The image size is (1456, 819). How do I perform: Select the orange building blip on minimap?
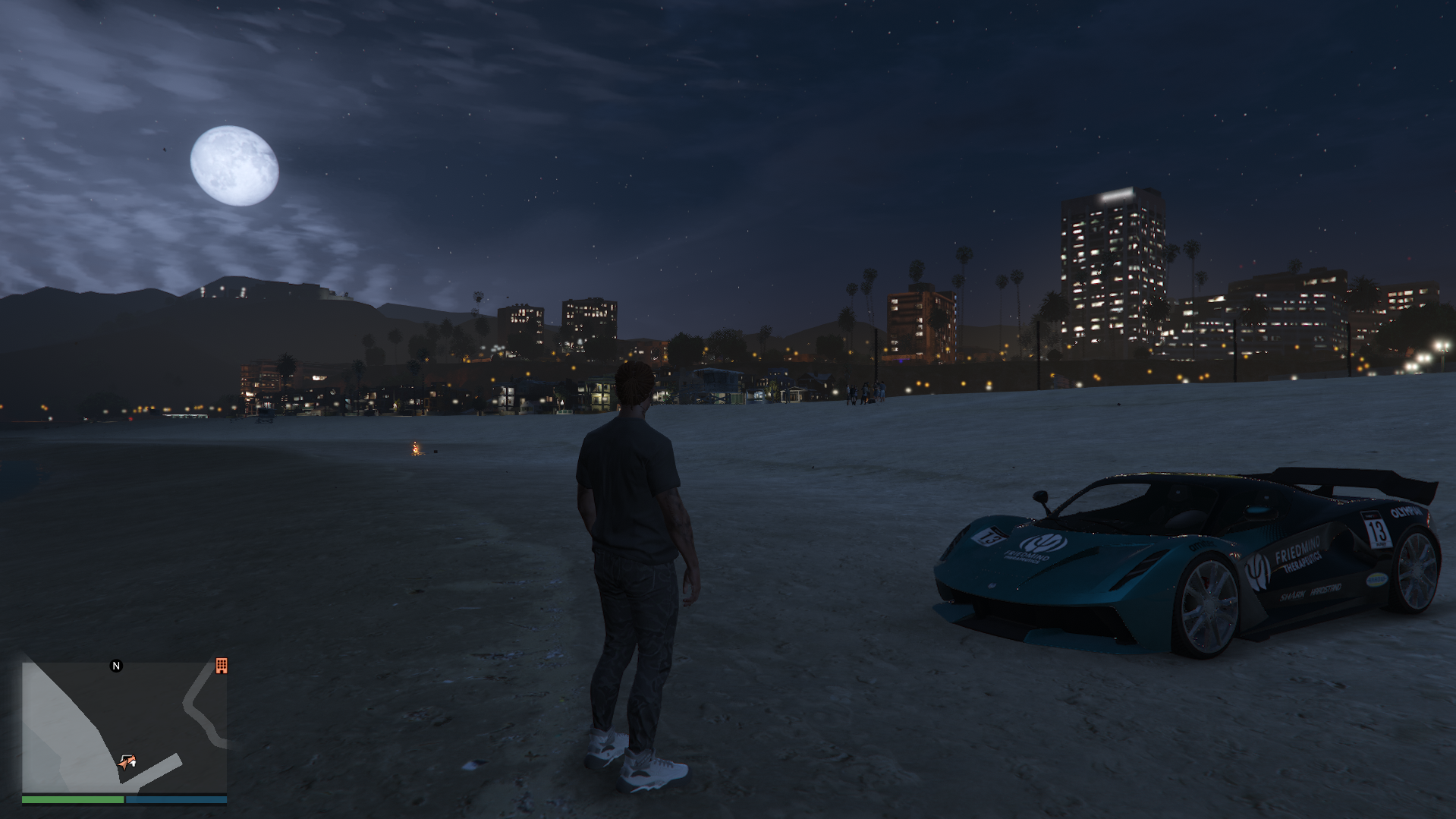click(x=222, y=666)
